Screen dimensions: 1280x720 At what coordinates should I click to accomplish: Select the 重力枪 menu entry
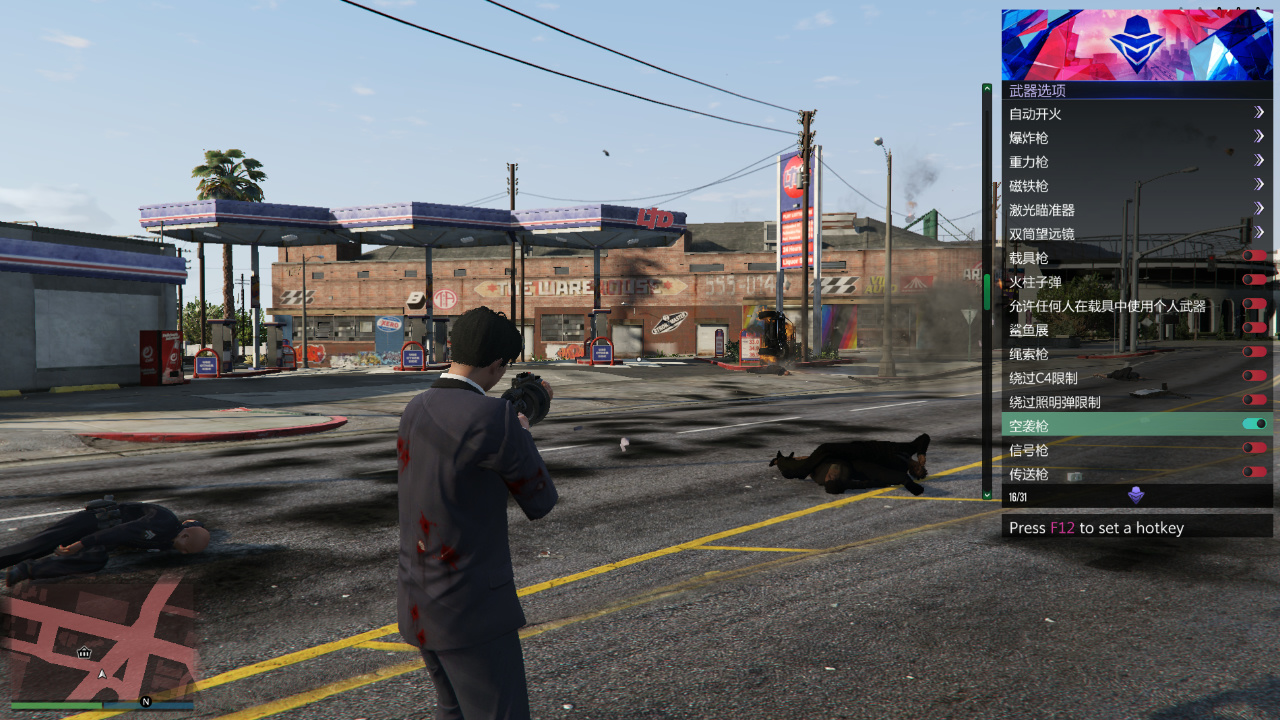pyautogui.click(x=1136, y=162)
